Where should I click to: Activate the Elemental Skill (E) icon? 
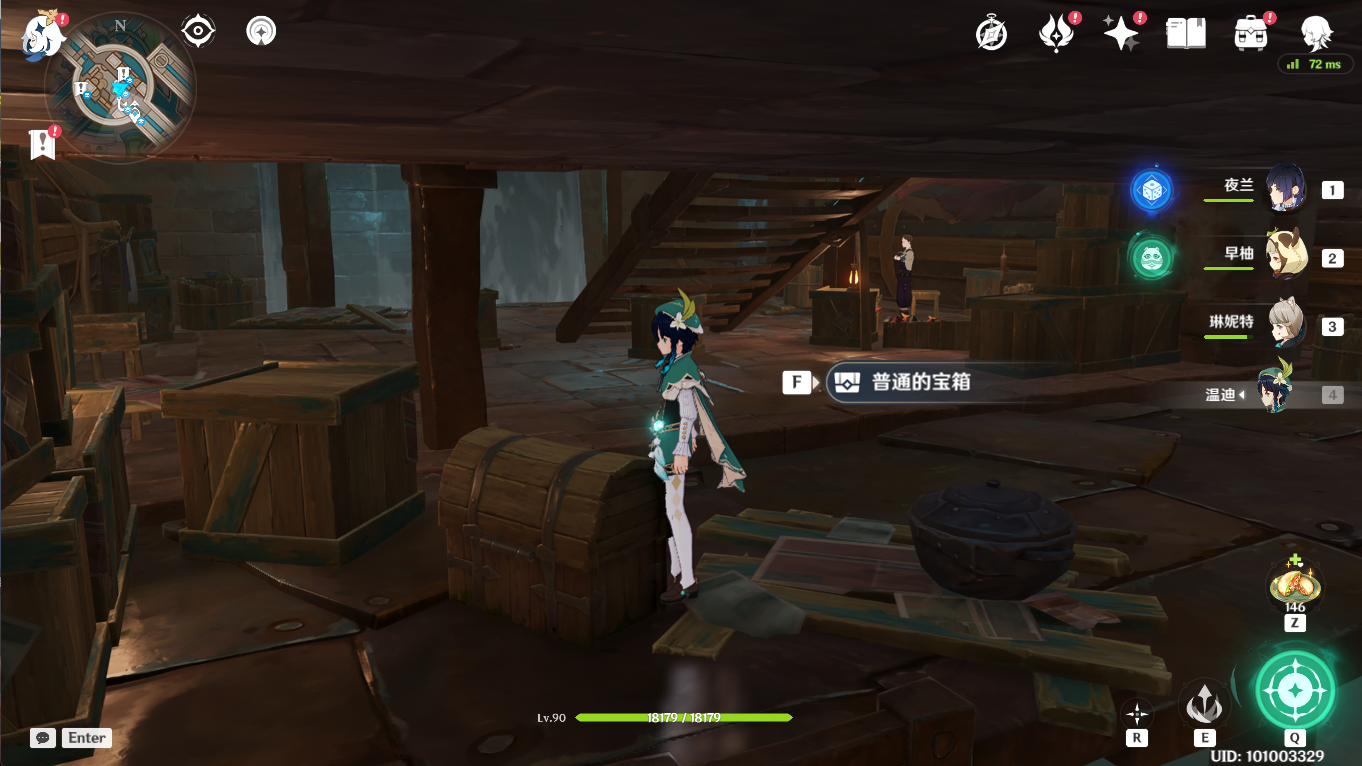[1204, 704]
